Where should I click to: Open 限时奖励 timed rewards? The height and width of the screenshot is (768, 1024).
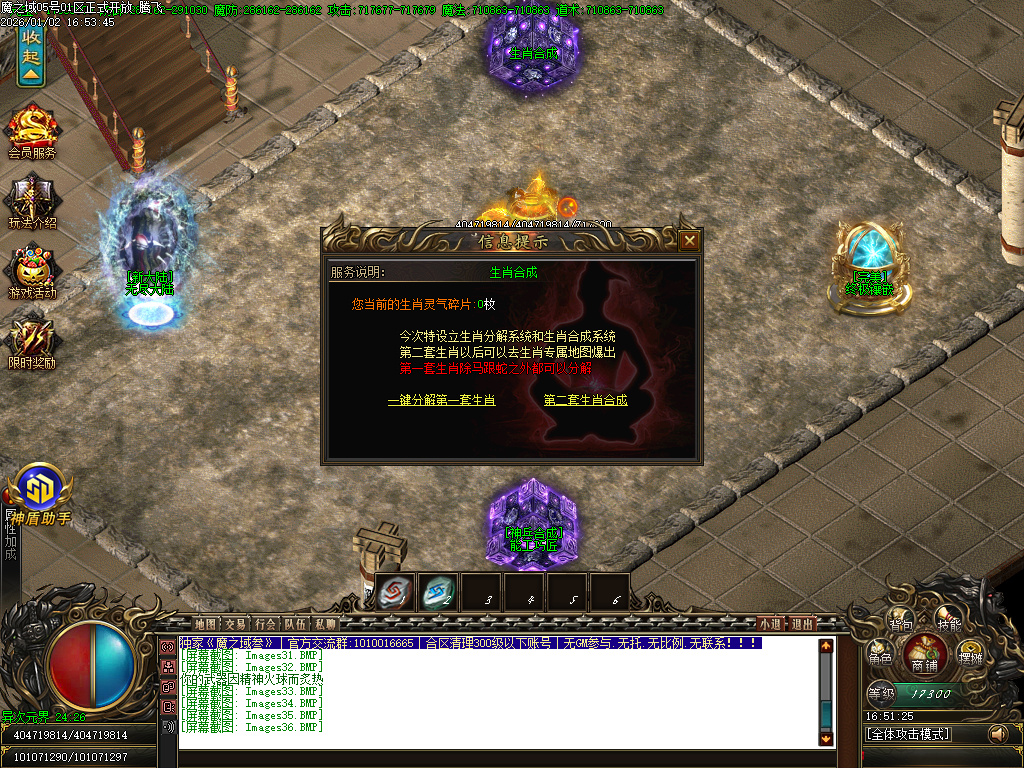click(x=32, y=340)
